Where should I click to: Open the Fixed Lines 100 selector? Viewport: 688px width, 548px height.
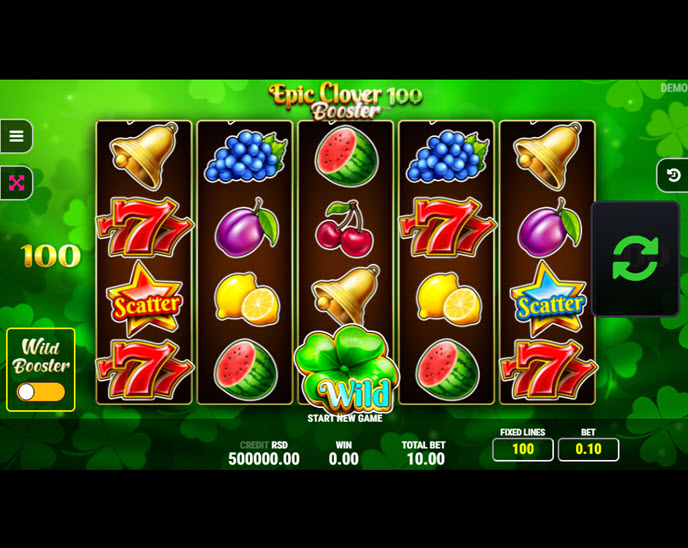point(522,450)
